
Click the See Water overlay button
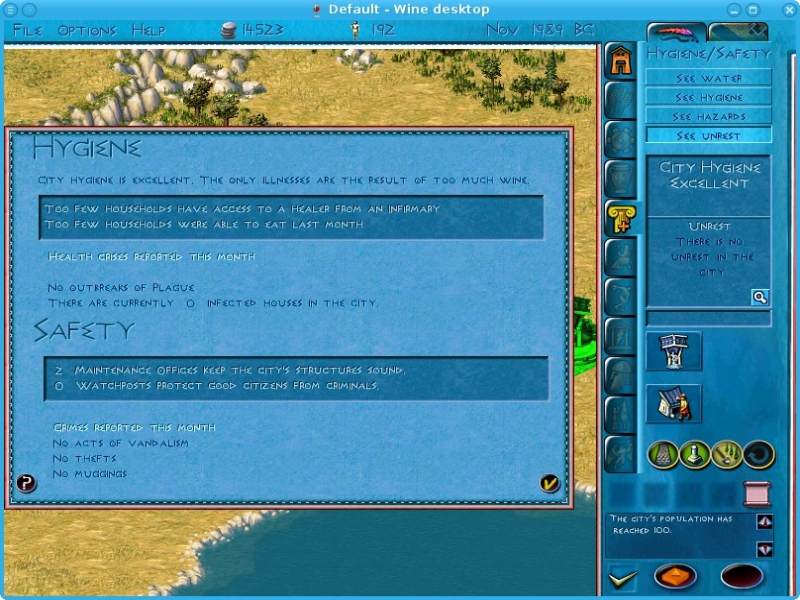[708, 78]
